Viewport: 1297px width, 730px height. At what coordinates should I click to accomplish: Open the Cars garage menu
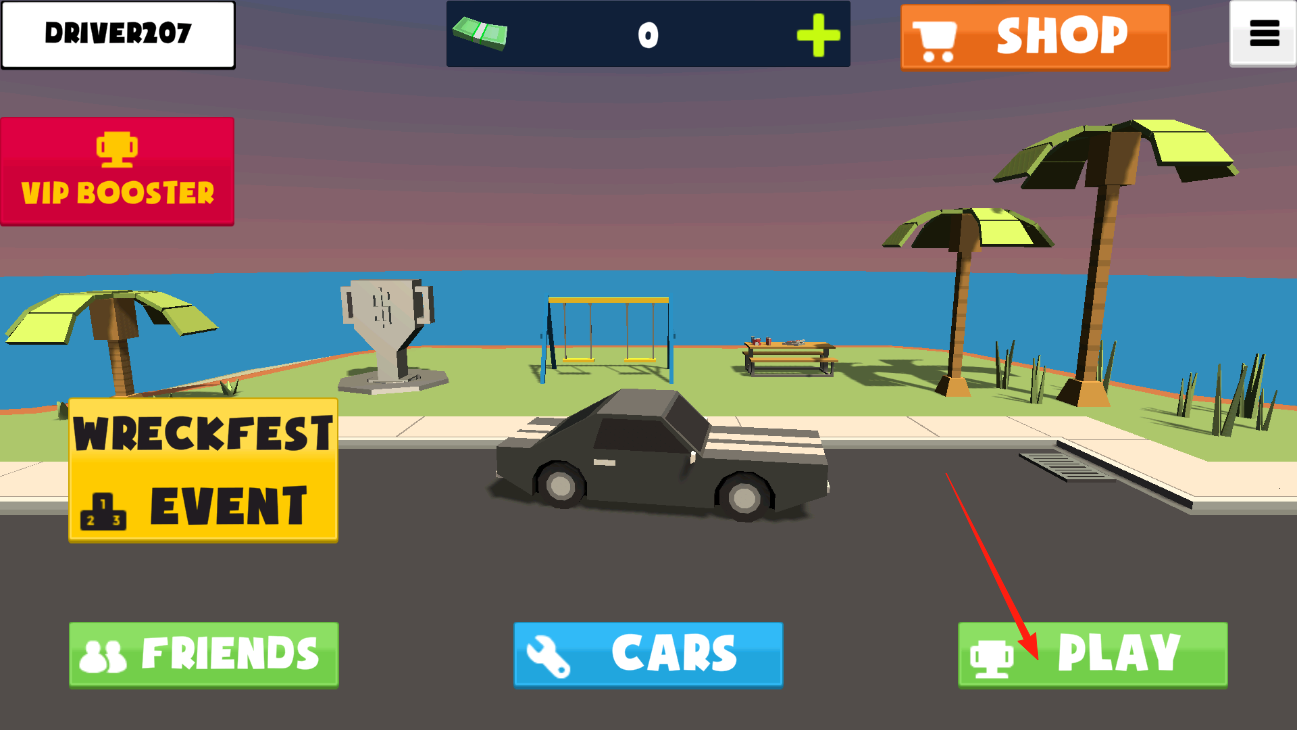tap(648, 654)
